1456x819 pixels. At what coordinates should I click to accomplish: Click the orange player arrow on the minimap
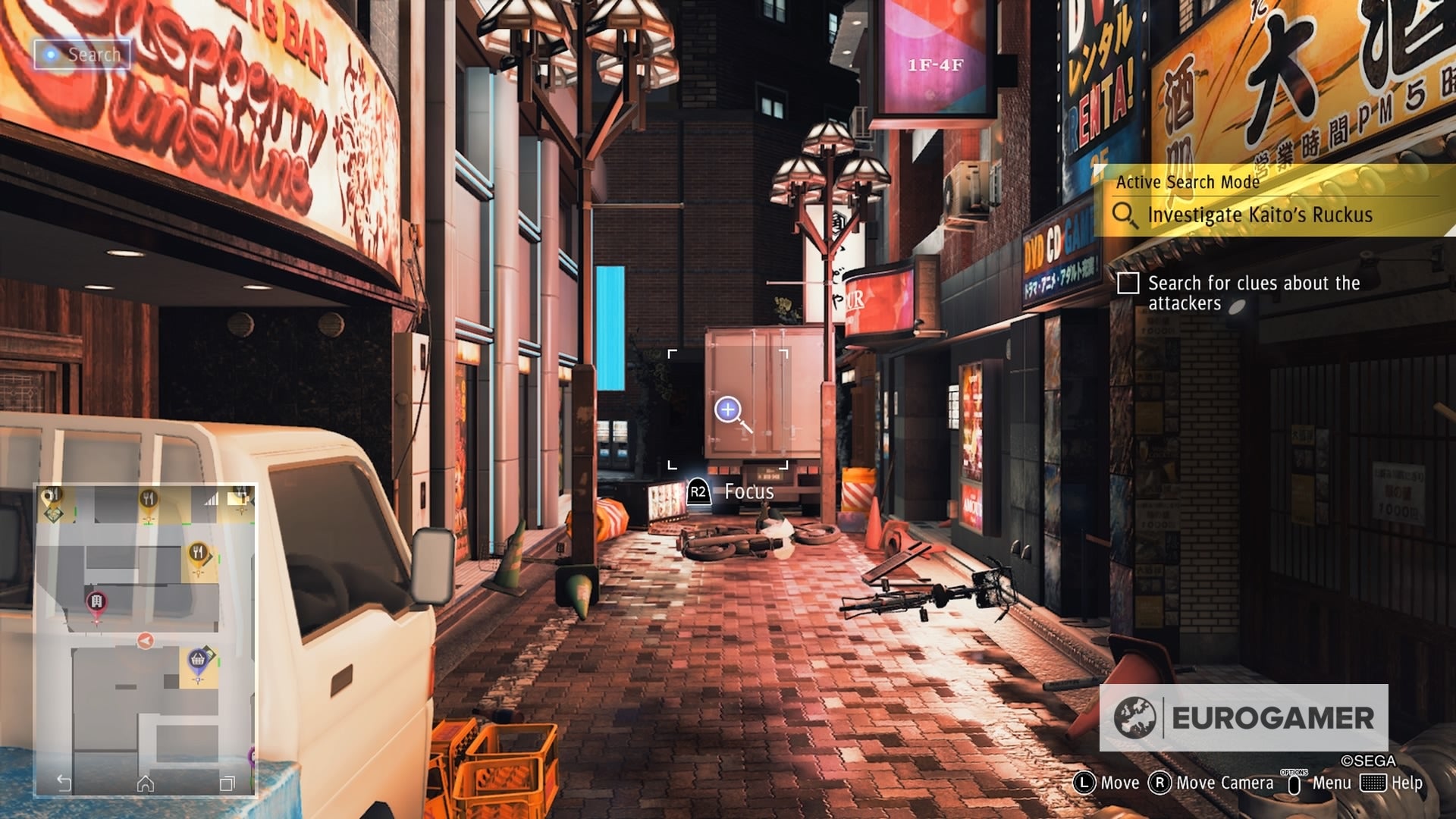[x=146, y=639]
